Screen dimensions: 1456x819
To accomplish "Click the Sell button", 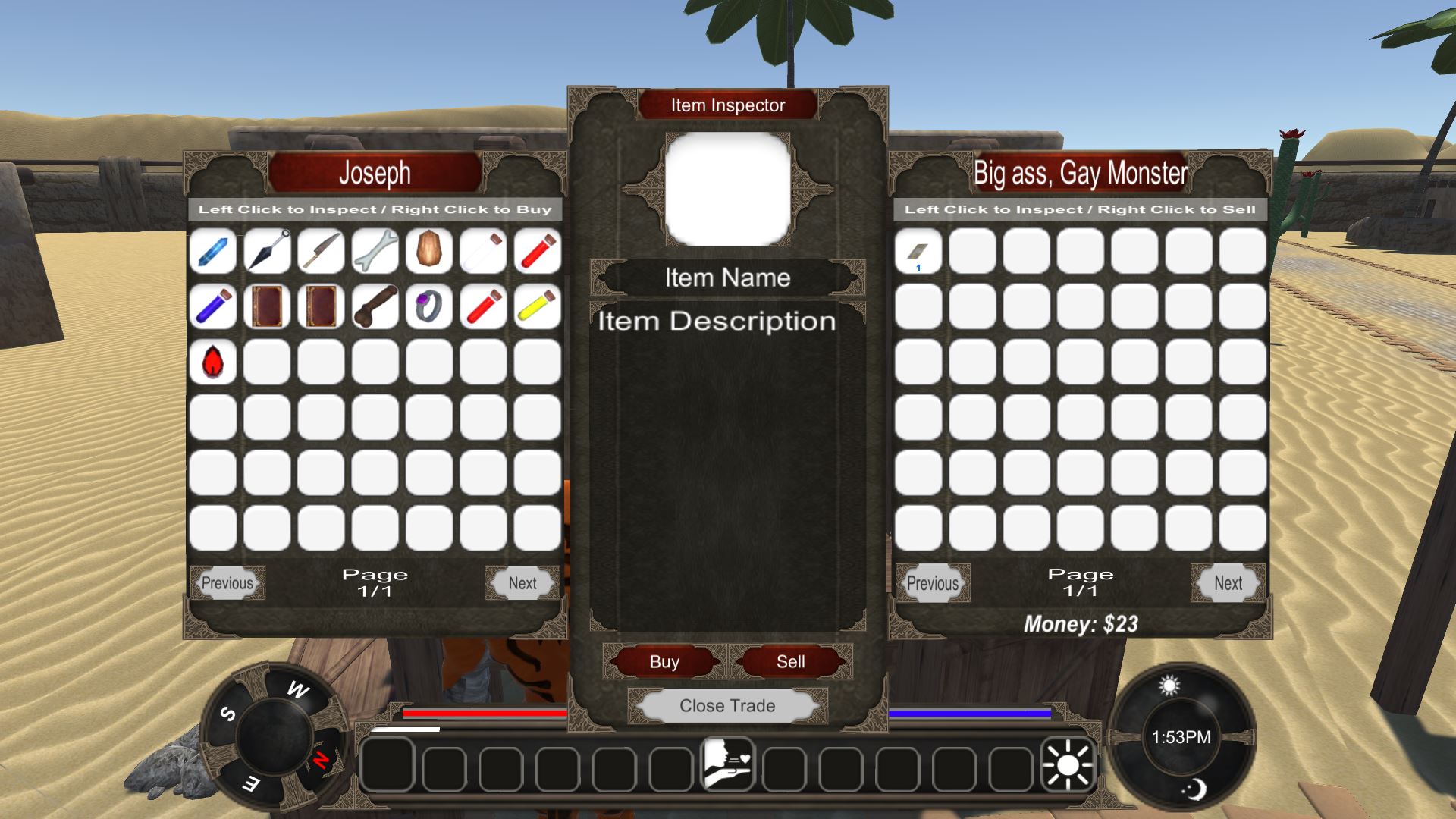I will click(790, 661).
